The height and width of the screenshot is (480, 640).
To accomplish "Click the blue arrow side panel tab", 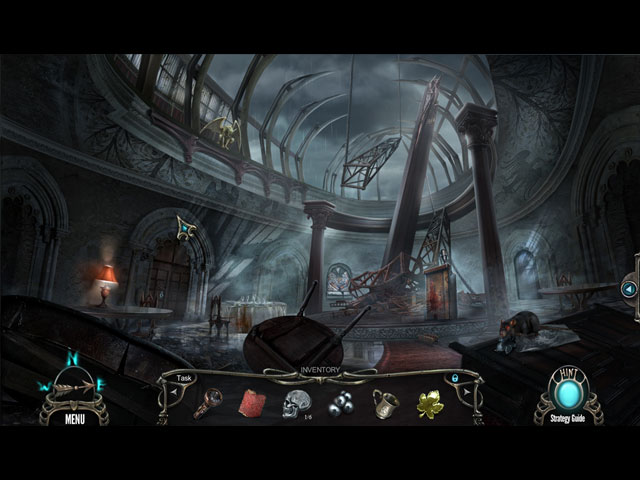I will pyautogui.click(x=629, y=289).
